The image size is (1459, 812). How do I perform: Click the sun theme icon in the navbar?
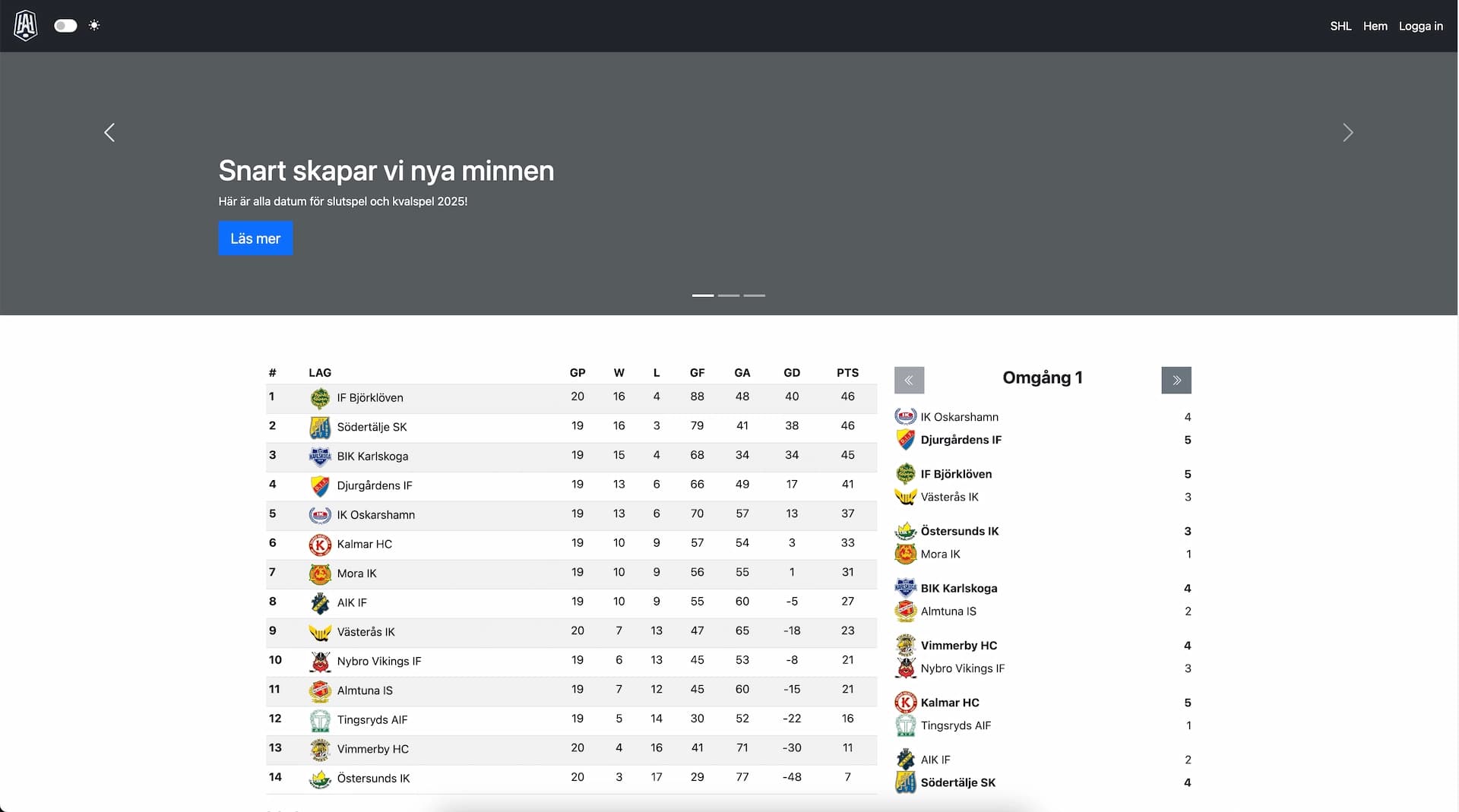[x=94, y=25]
